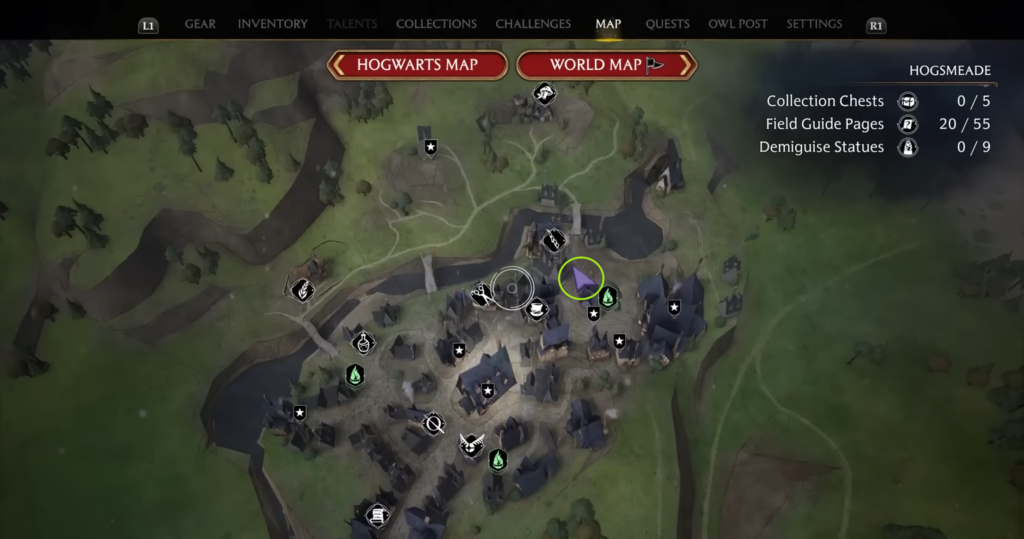Select the wand shop map marker
The image size is (1024, 539).
tap(554, 241)
